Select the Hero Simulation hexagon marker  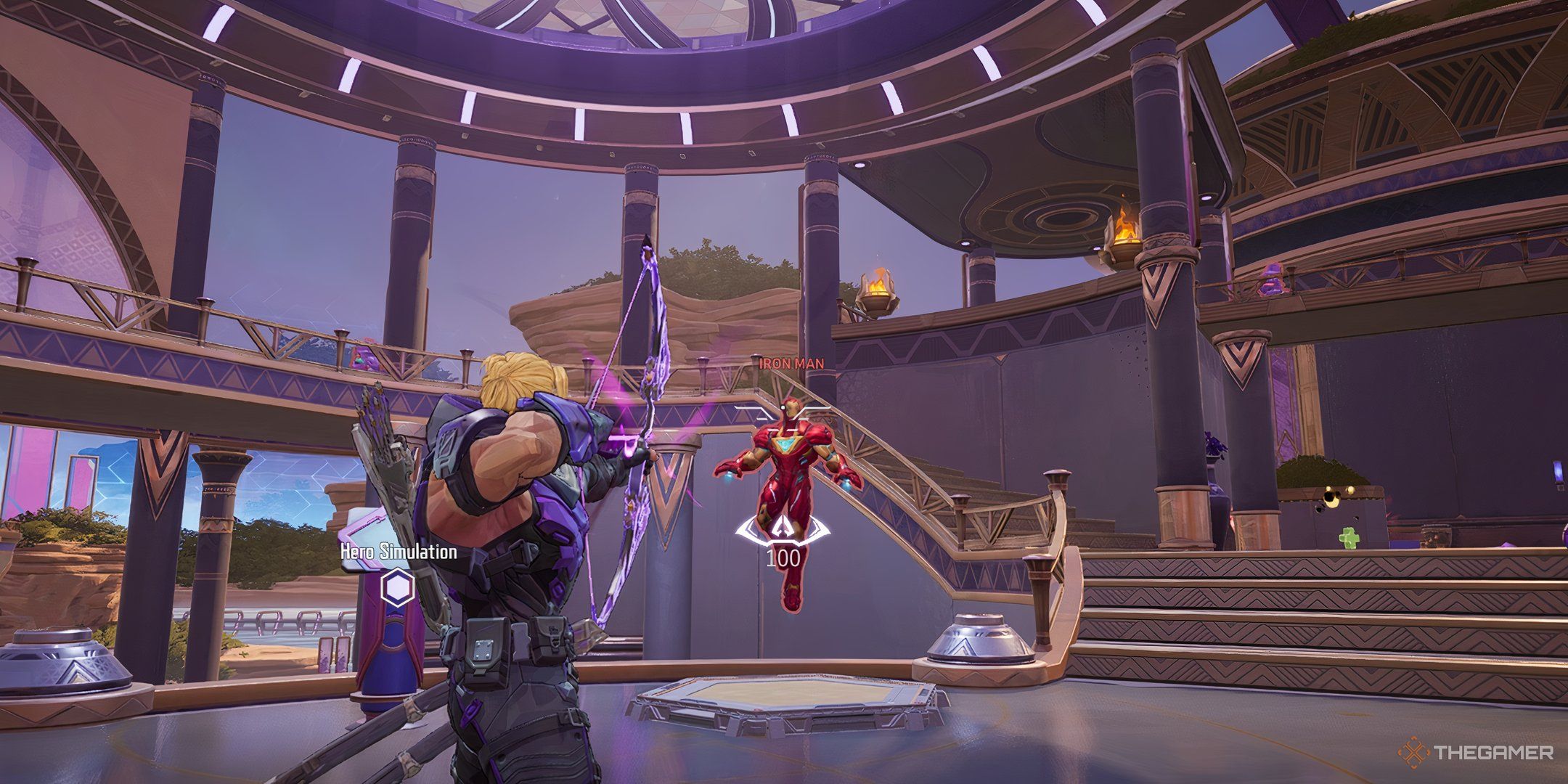(398, 585)
